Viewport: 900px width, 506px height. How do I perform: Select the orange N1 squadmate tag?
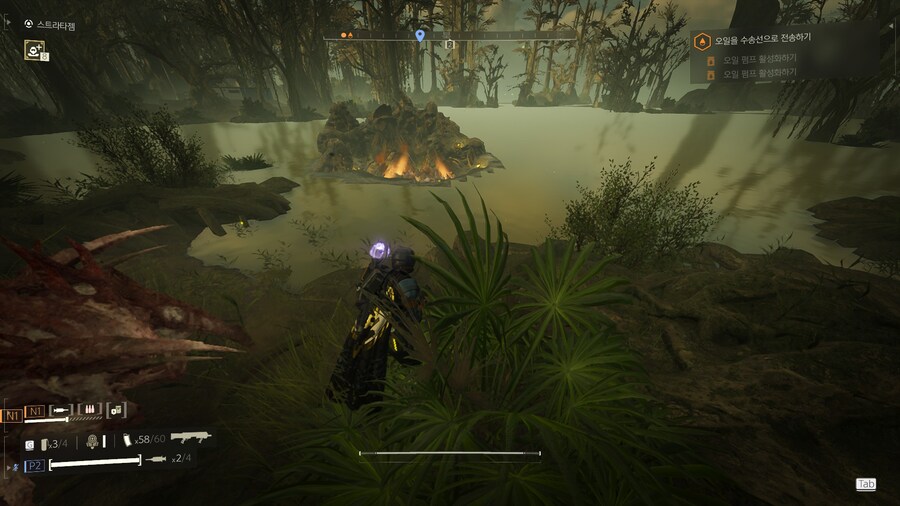13,414
